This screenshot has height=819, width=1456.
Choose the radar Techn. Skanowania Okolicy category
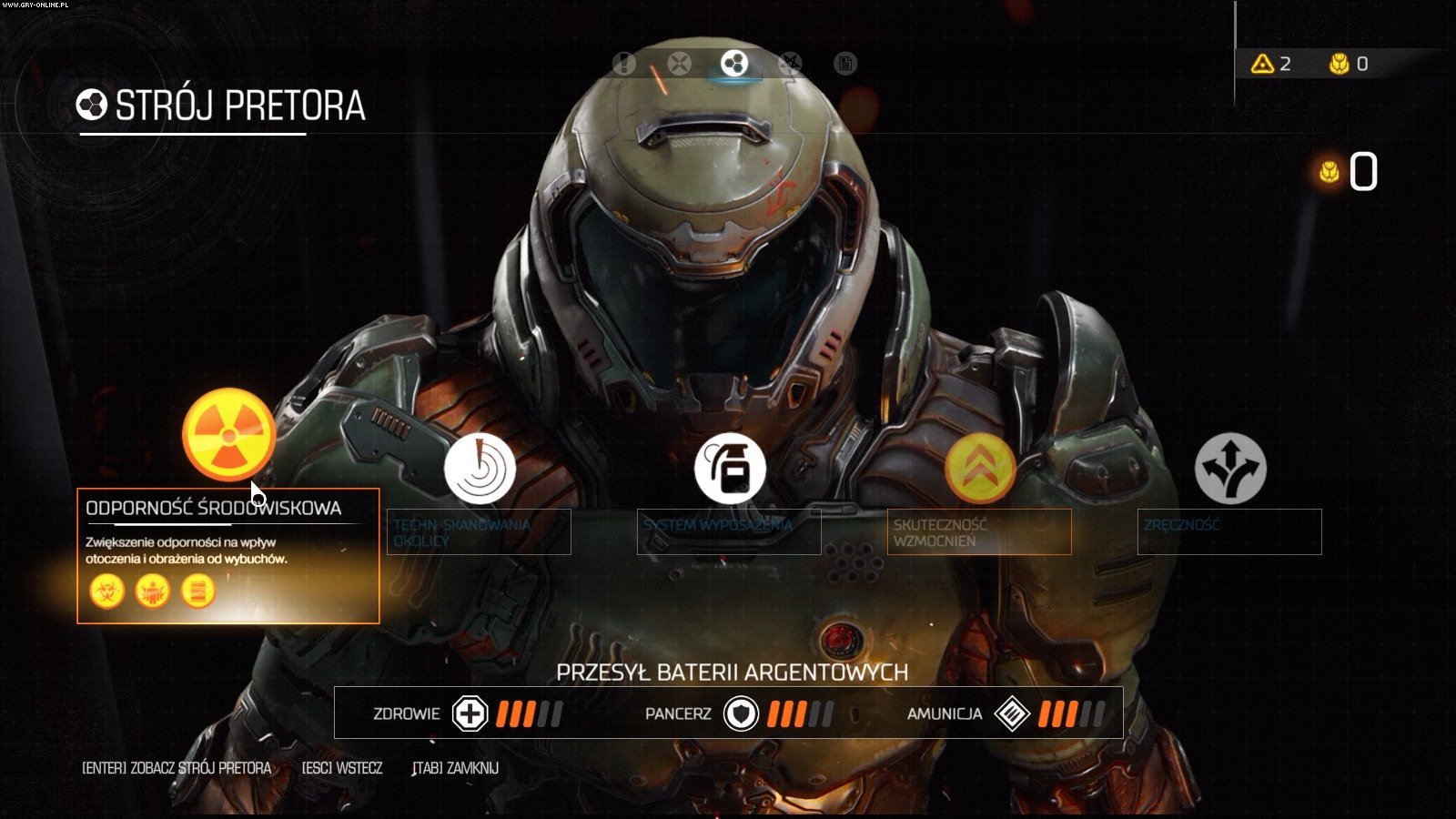tap(480, 470)
